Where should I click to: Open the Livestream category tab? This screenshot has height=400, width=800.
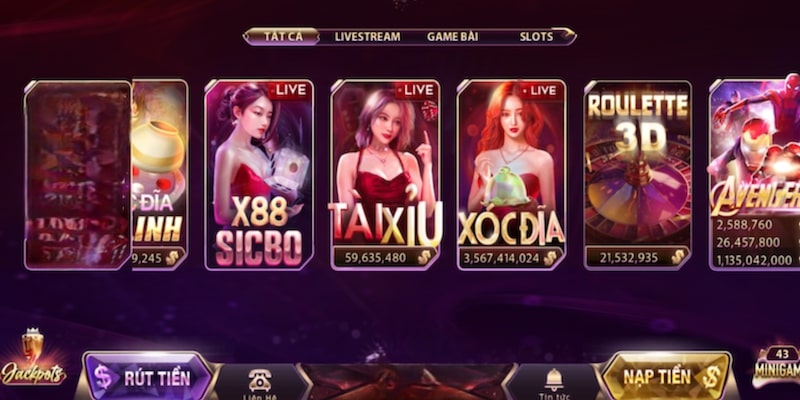tap(367, 36)
